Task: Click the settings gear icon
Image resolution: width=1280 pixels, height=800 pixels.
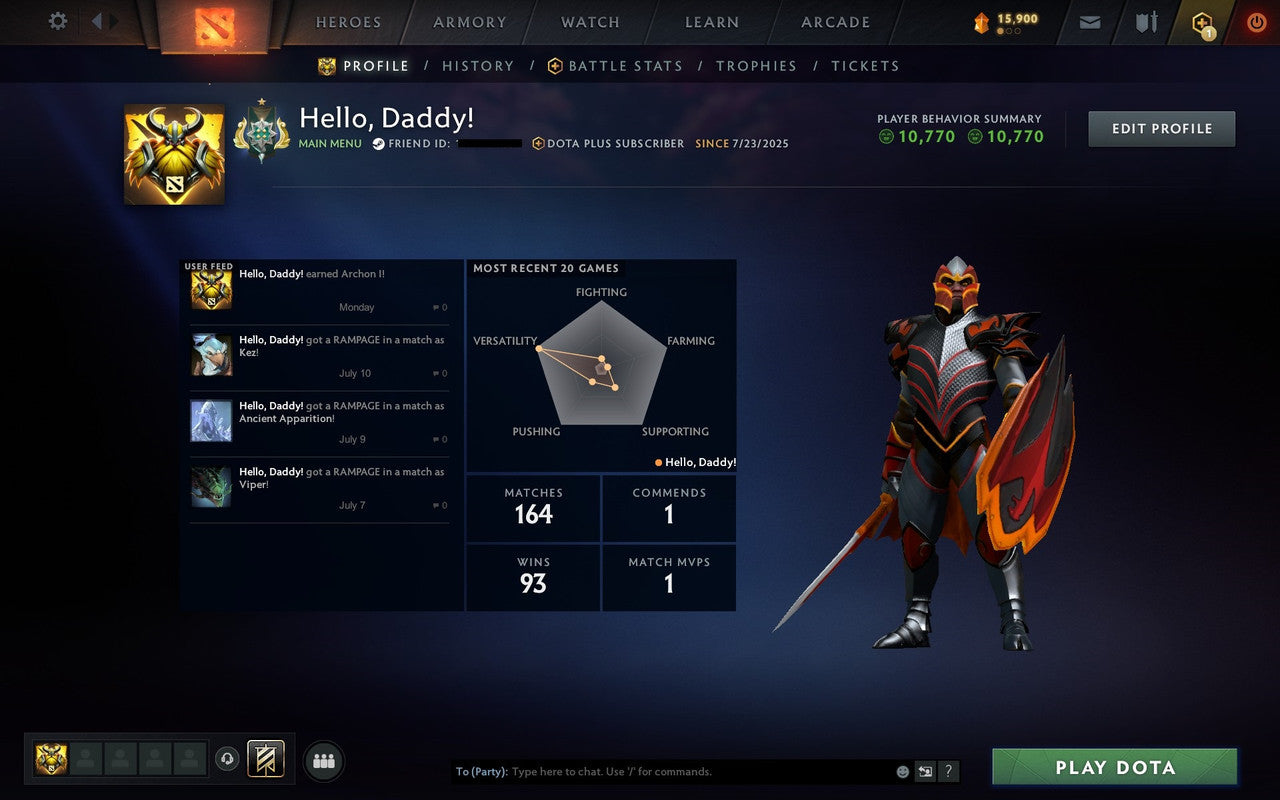Action: (x=57, y=20)
